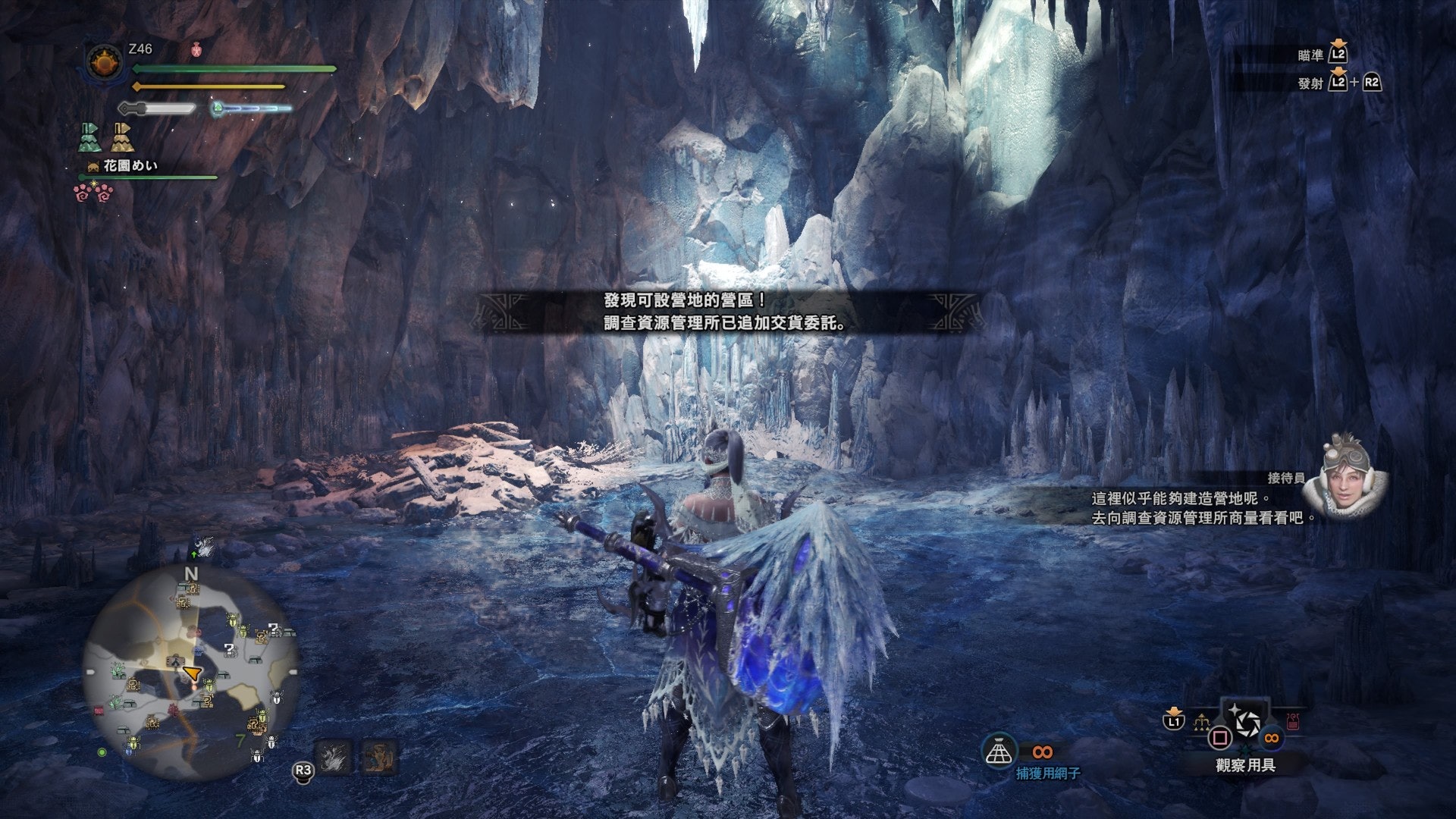1456x819 pixels.
Task: Click the pink paw flower icons
Action: 94,193
